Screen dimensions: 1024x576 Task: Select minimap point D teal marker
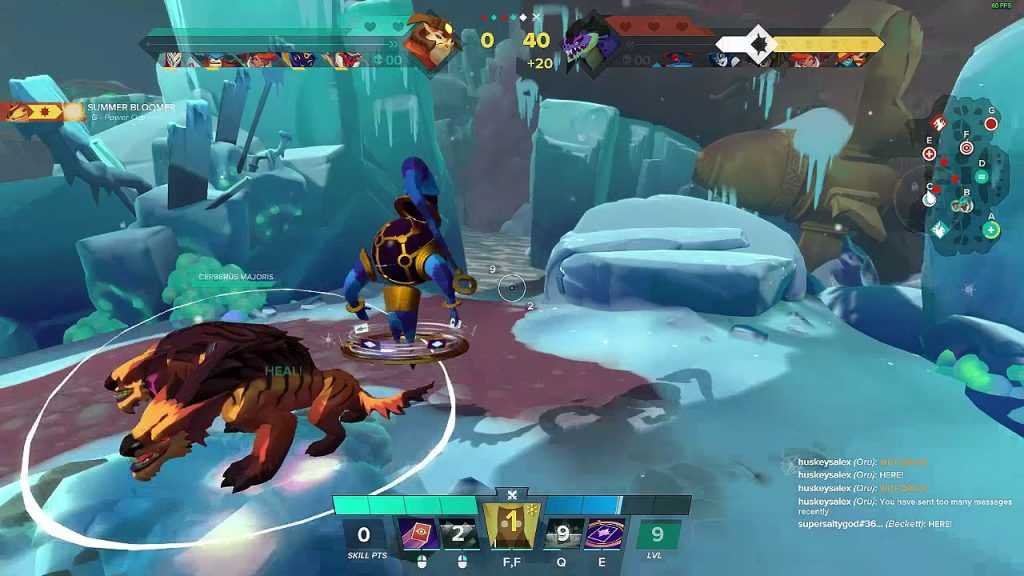(x=981, y=177)
